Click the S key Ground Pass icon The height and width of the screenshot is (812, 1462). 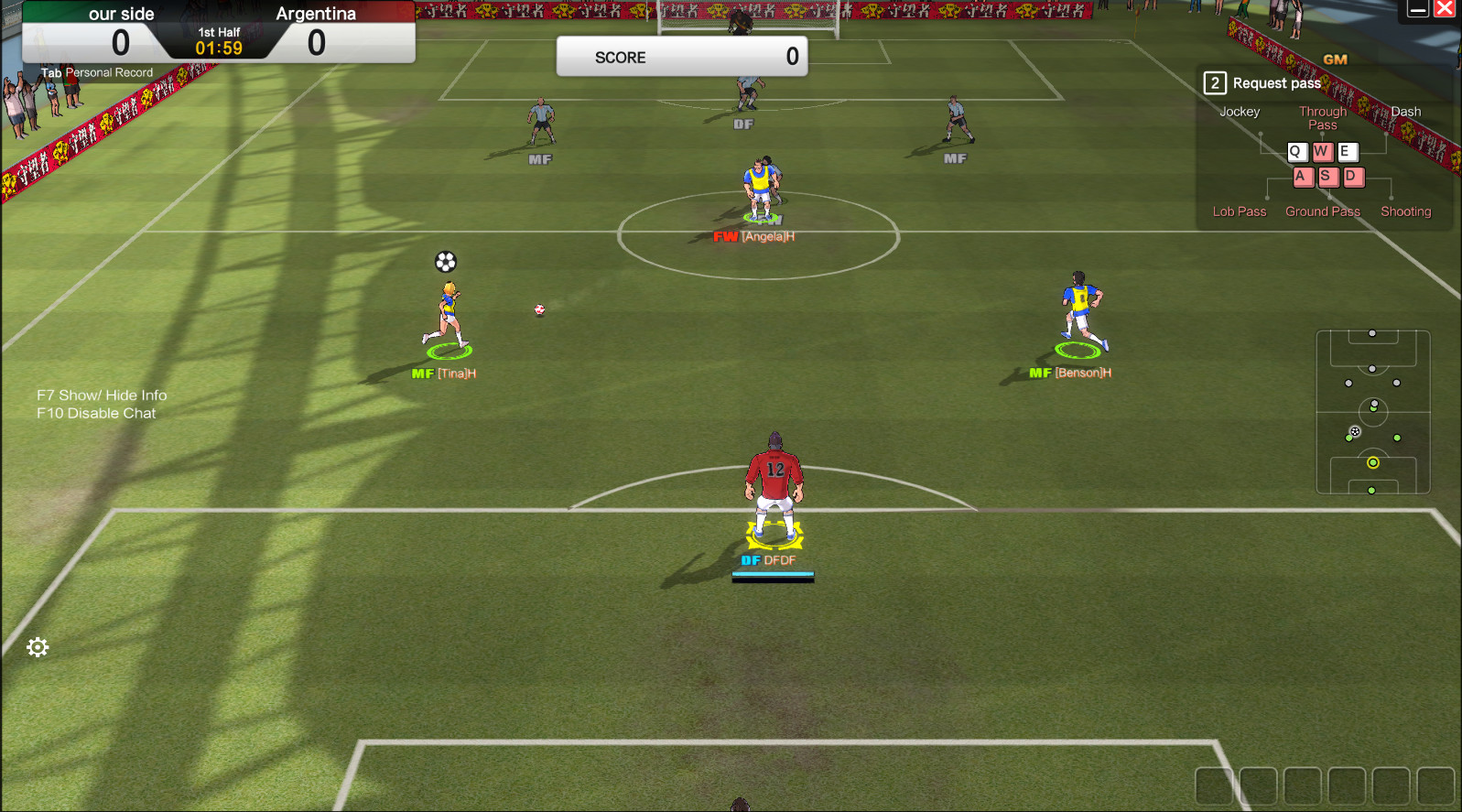tap(1327, 177)
